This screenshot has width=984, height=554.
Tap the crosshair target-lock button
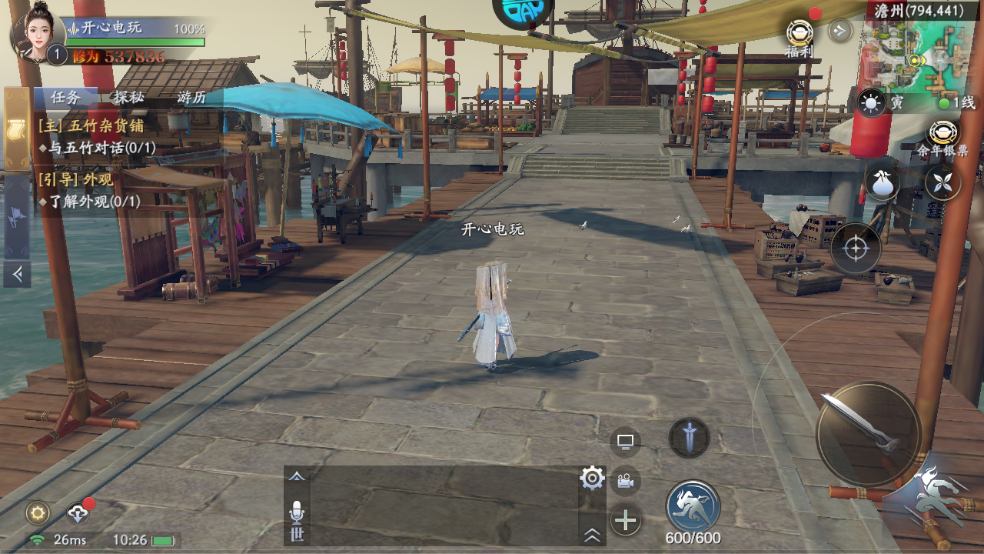[856, 248]
